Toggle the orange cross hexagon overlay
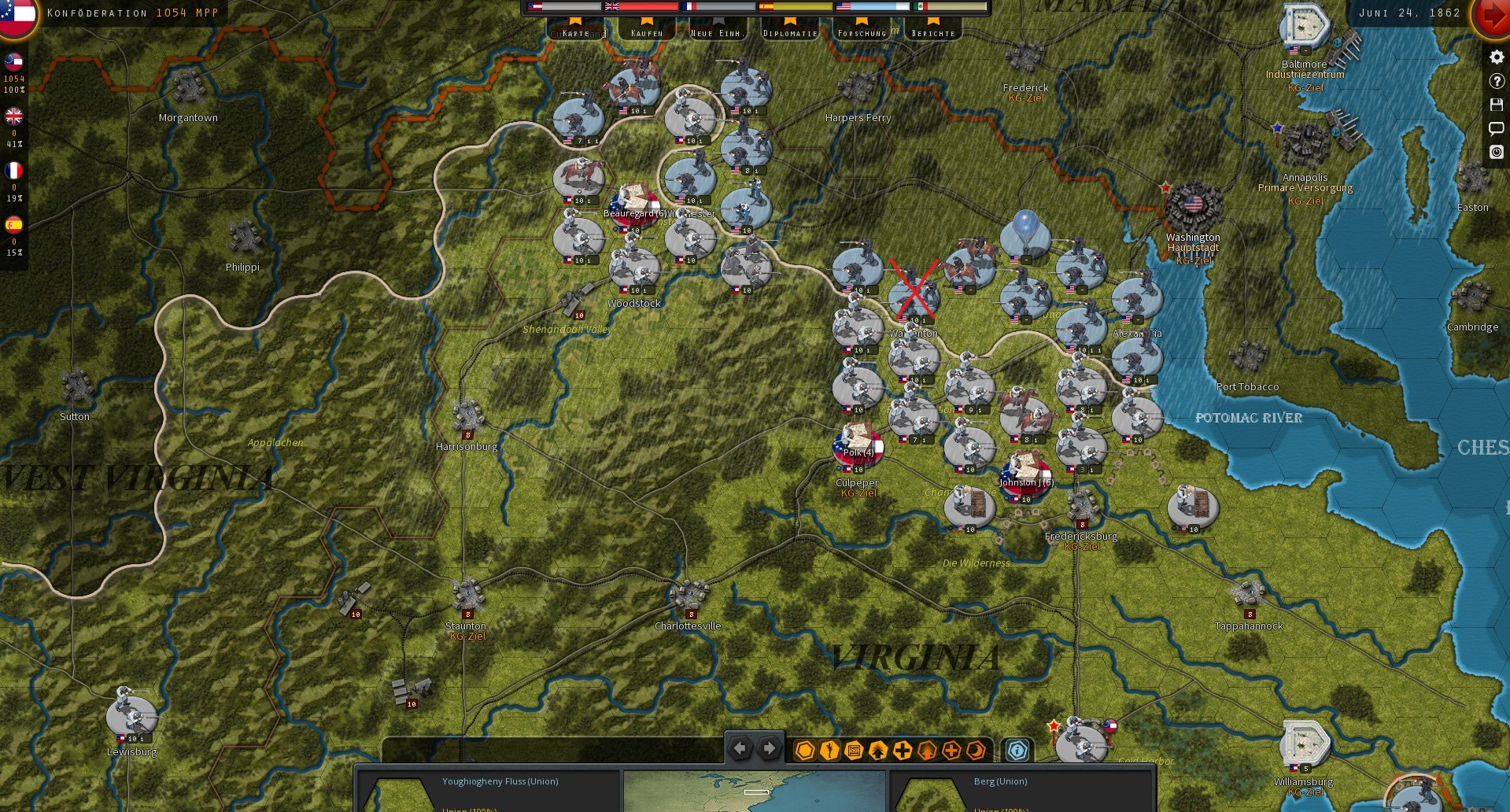Image resolution: width=1510 pixels, height=812 pixels. pos(951,751)
